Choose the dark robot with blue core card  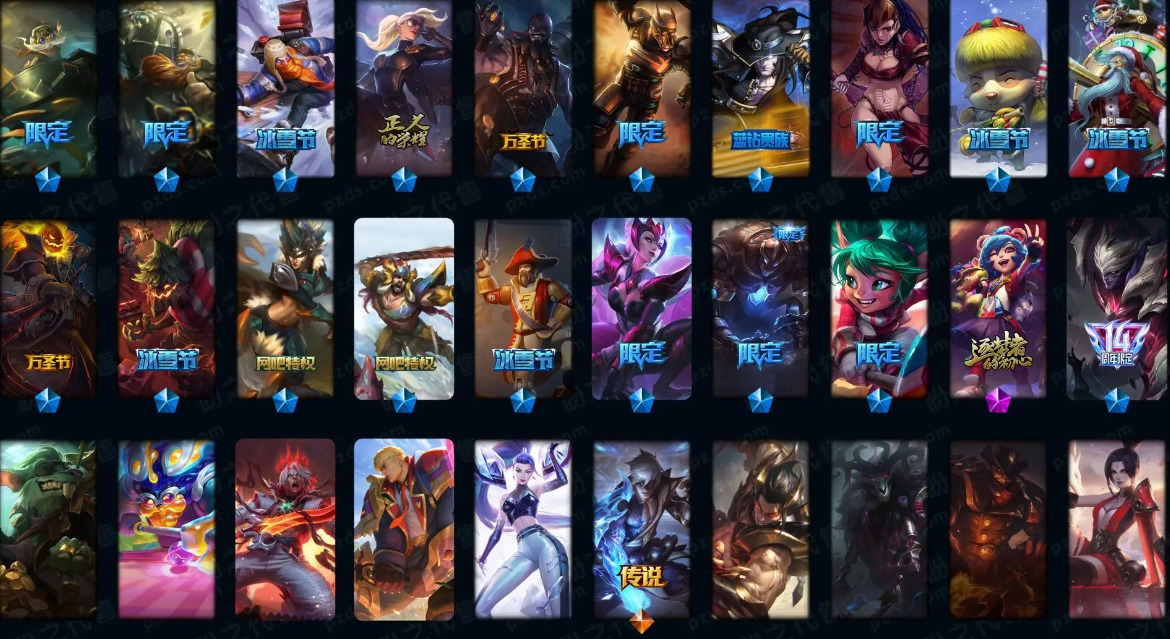(760, 308)
